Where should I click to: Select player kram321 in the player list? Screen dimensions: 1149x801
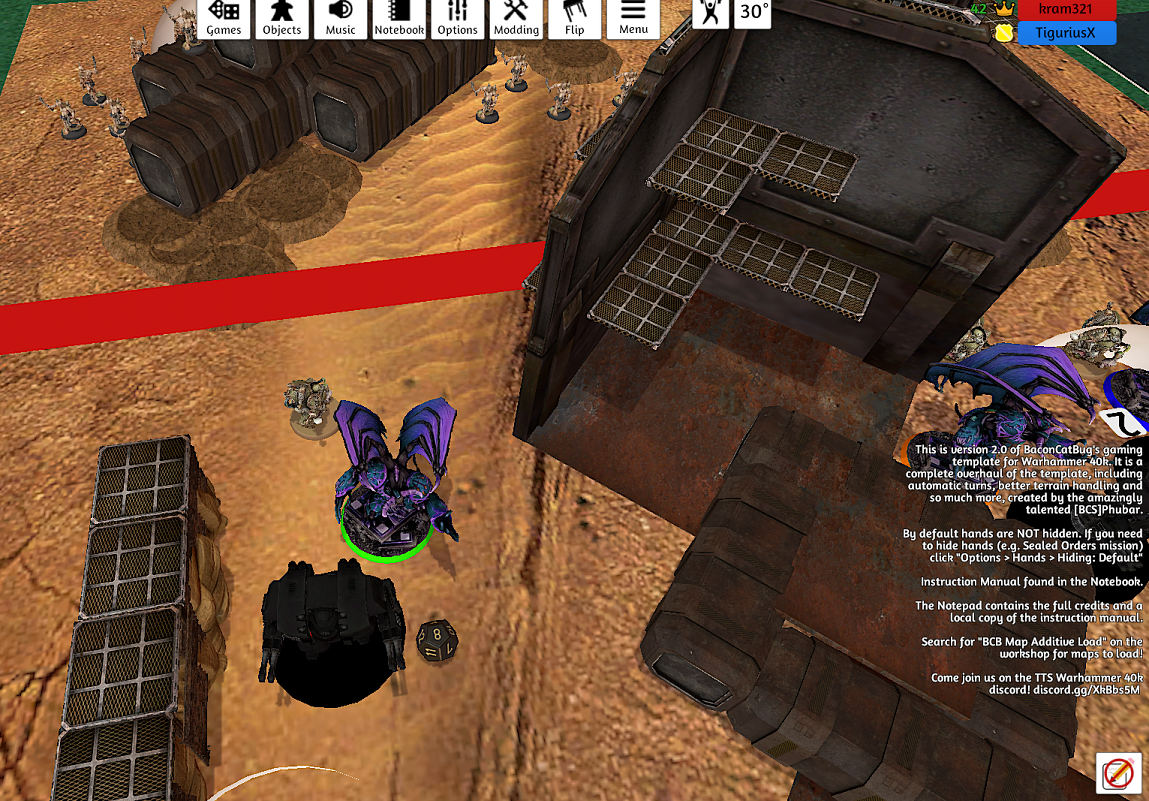click(x=1066, y=9)
